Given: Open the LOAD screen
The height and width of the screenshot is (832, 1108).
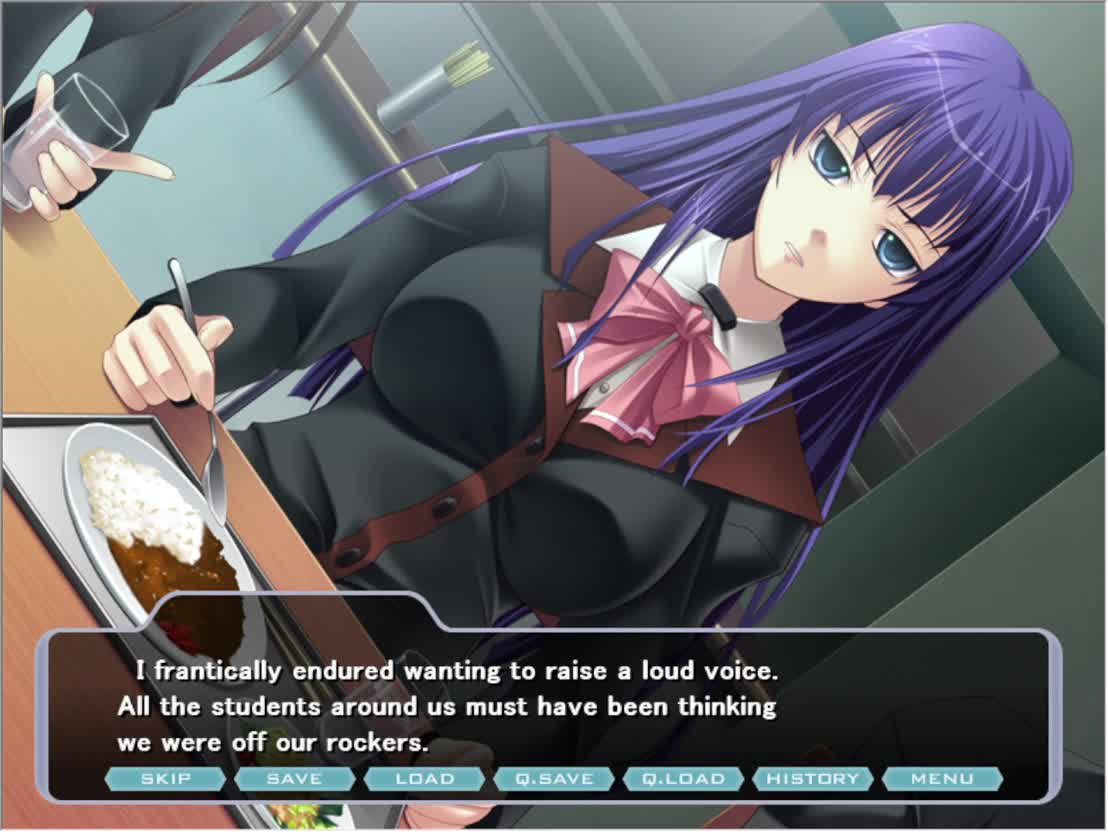Looking at the screenshot, I should (x=424, y=778).
